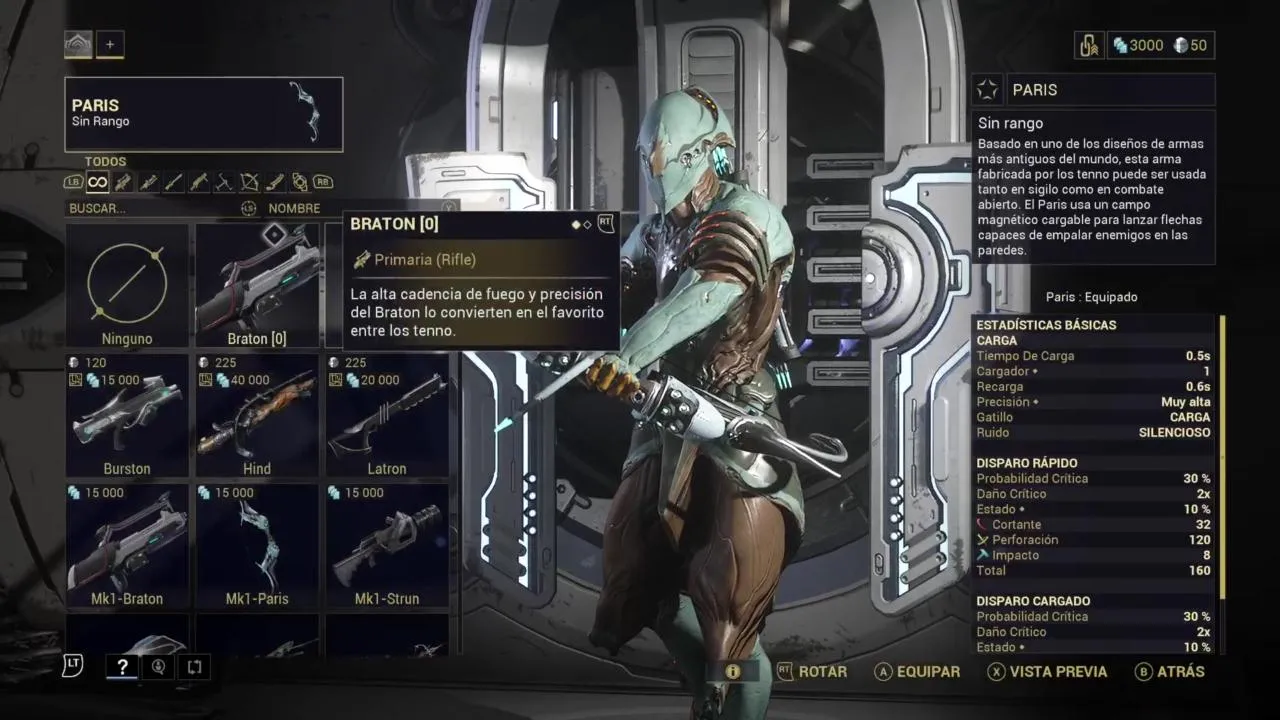Select the lotus icon tab at the top
Screen dimensions: 1280x720
coord(78,44)
